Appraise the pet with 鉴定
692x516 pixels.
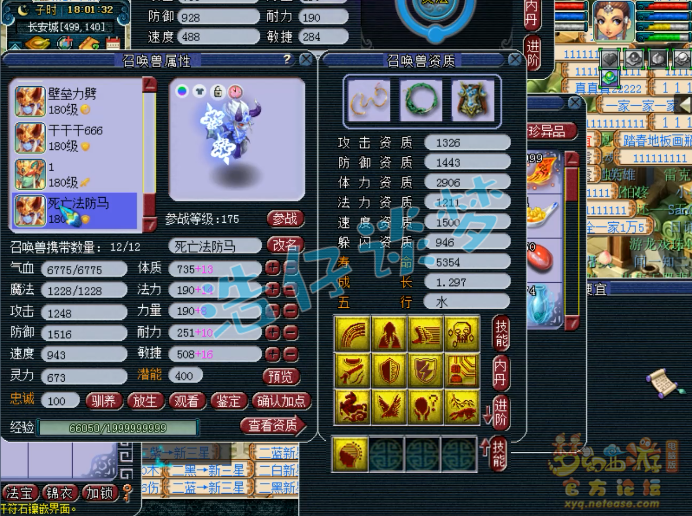(x=228, y=401)
